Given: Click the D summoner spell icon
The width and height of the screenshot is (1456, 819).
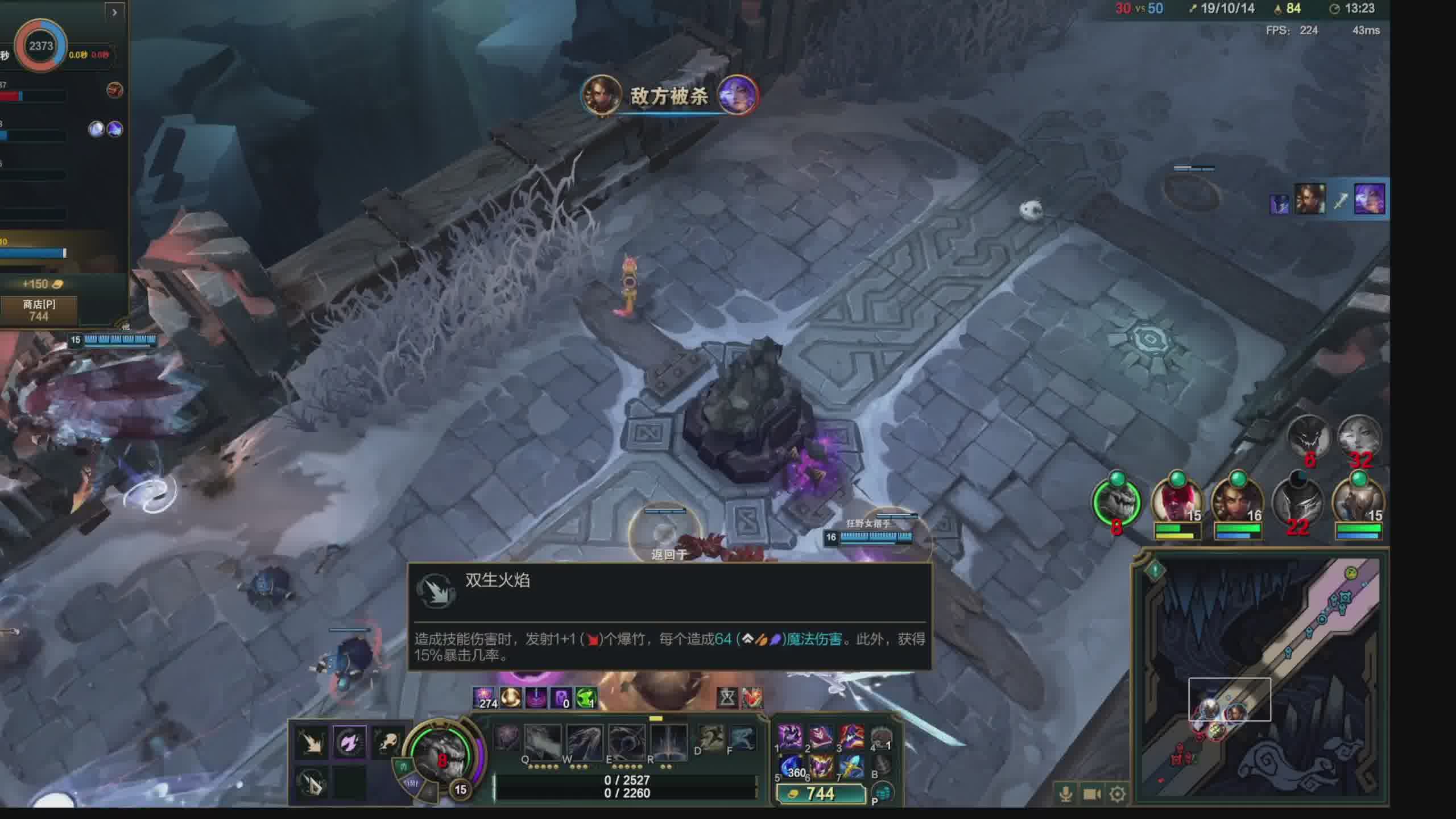Looking at the screenshot, I should coord(711,739).
